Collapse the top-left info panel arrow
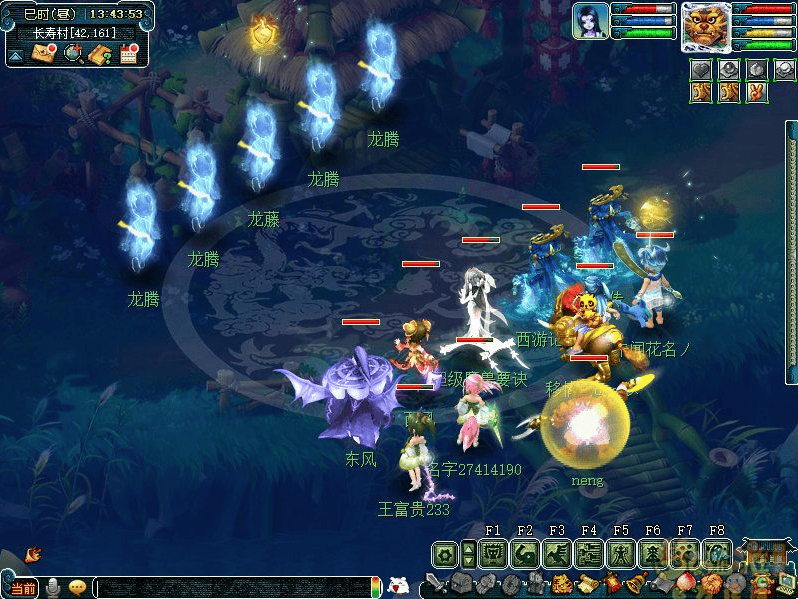 [16, 56]
